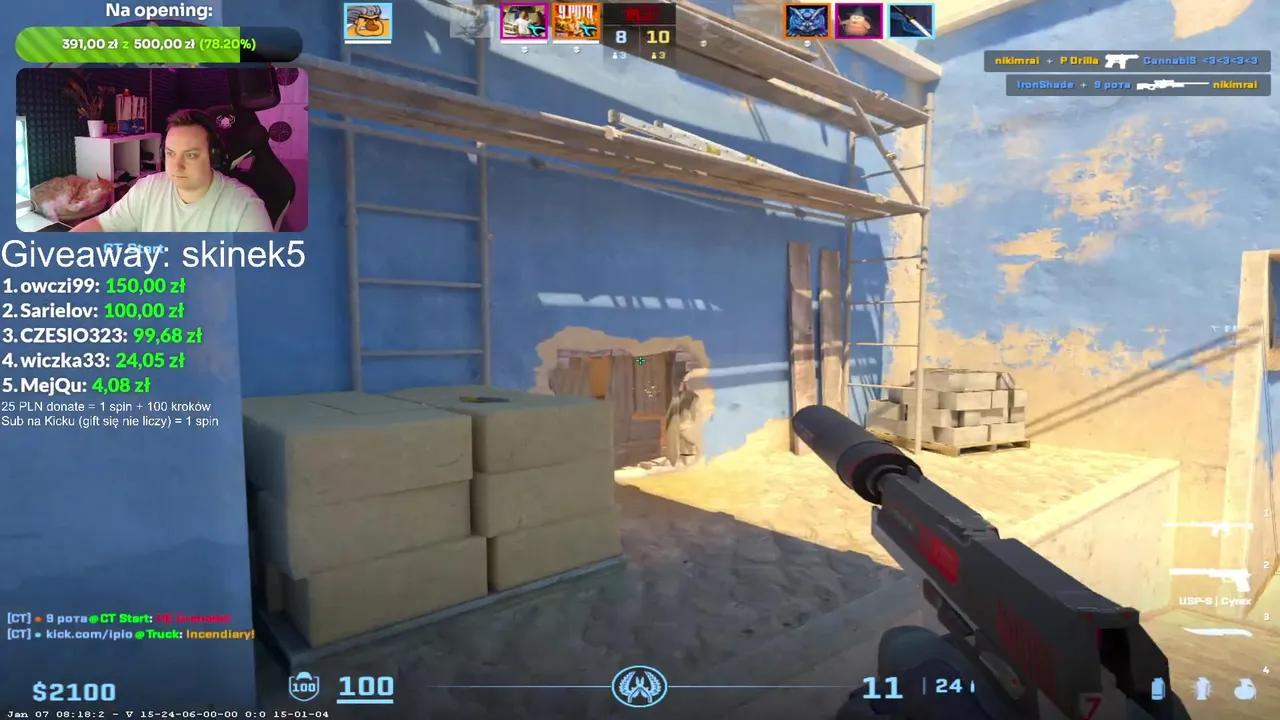This screenshot has width=1280, height=720.
Task: Click the flashbang icon in the inventory
Action: pos(1203,688)
